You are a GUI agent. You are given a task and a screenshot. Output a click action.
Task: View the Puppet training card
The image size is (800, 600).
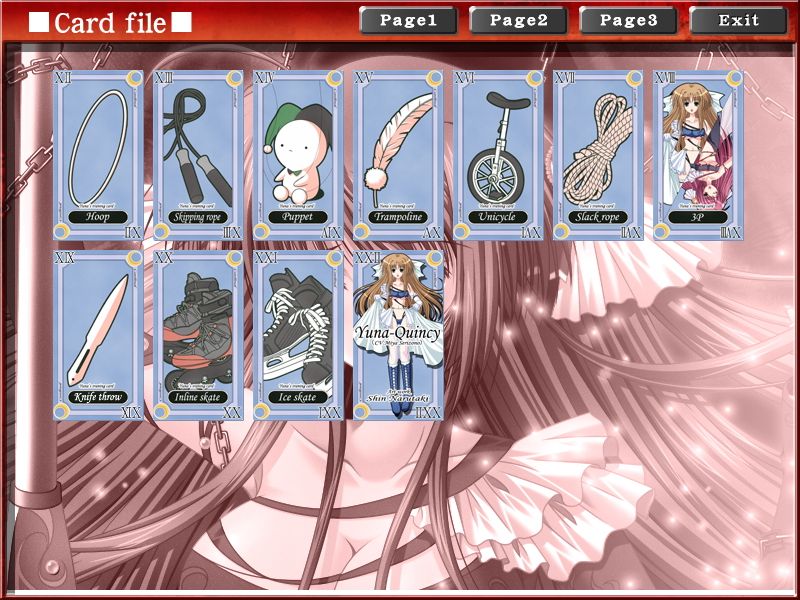298,155
